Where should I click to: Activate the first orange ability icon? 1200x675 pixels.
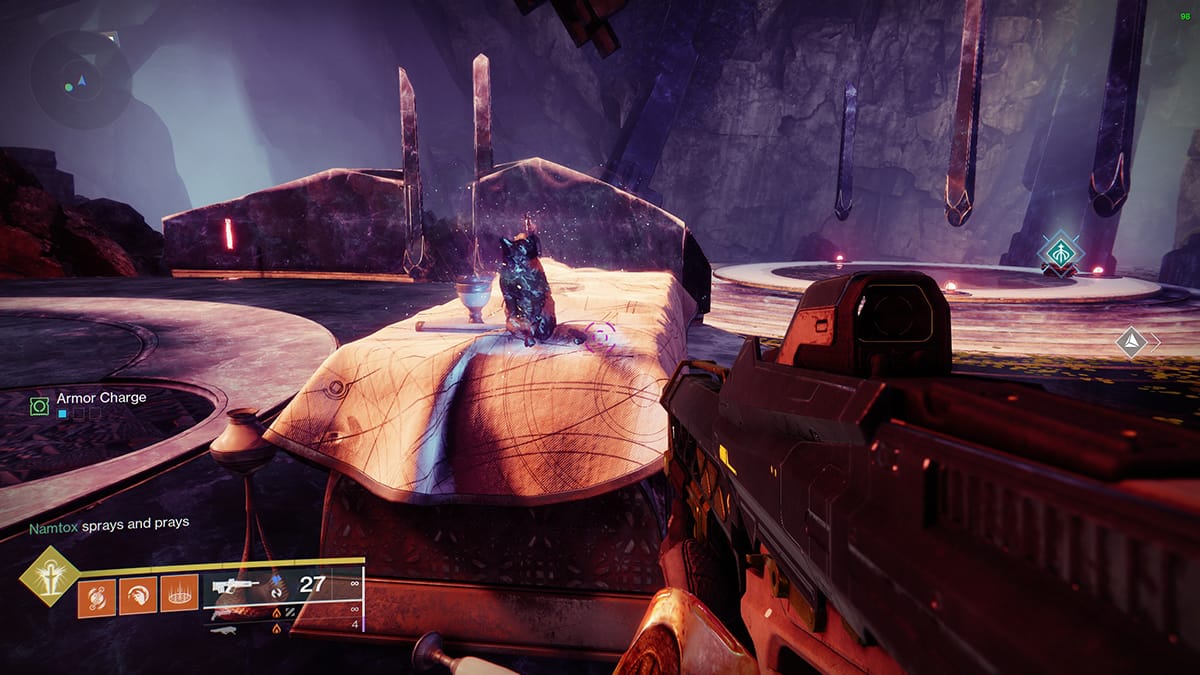point(97,597)
